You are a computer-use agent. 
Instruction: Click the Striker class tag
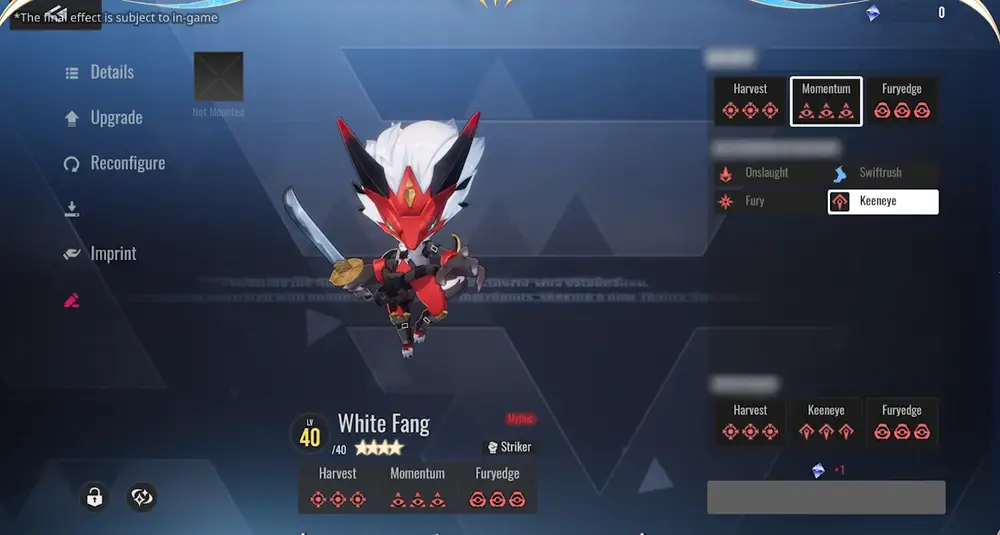(x=509, y=447)
